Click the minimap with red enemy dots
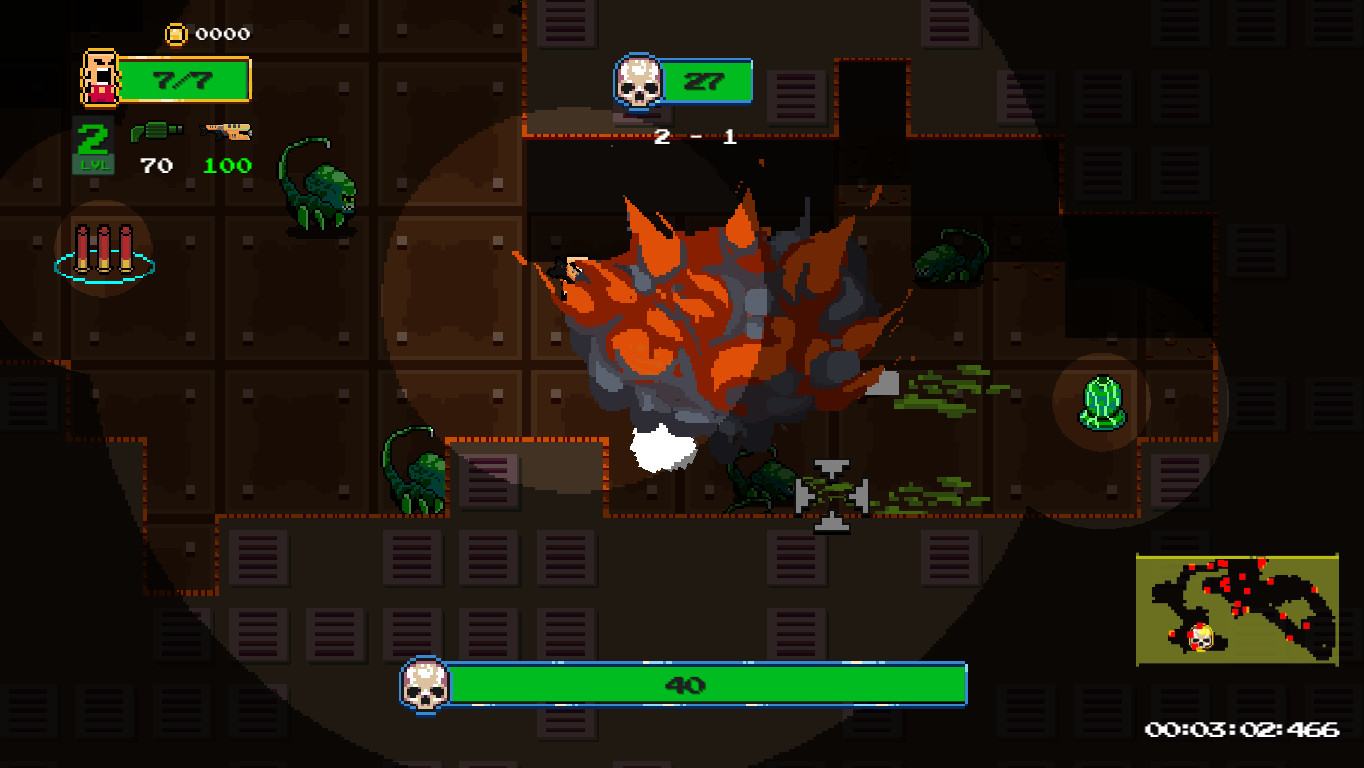Screen dimensions: 1364x768 pyautogui.click(x=1237, y=610)
